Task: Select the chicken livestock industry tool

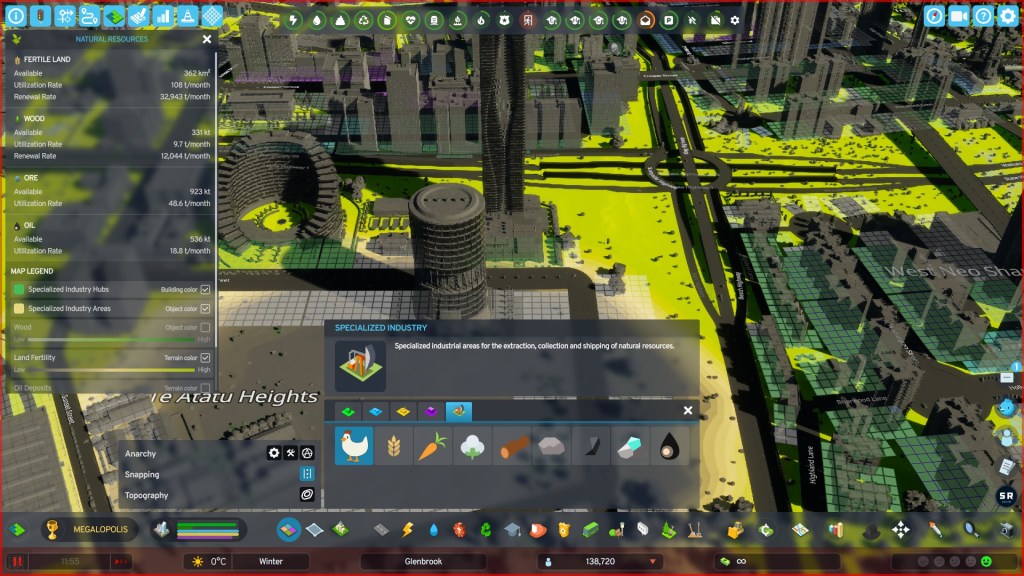Action: (x=353, y=446)
